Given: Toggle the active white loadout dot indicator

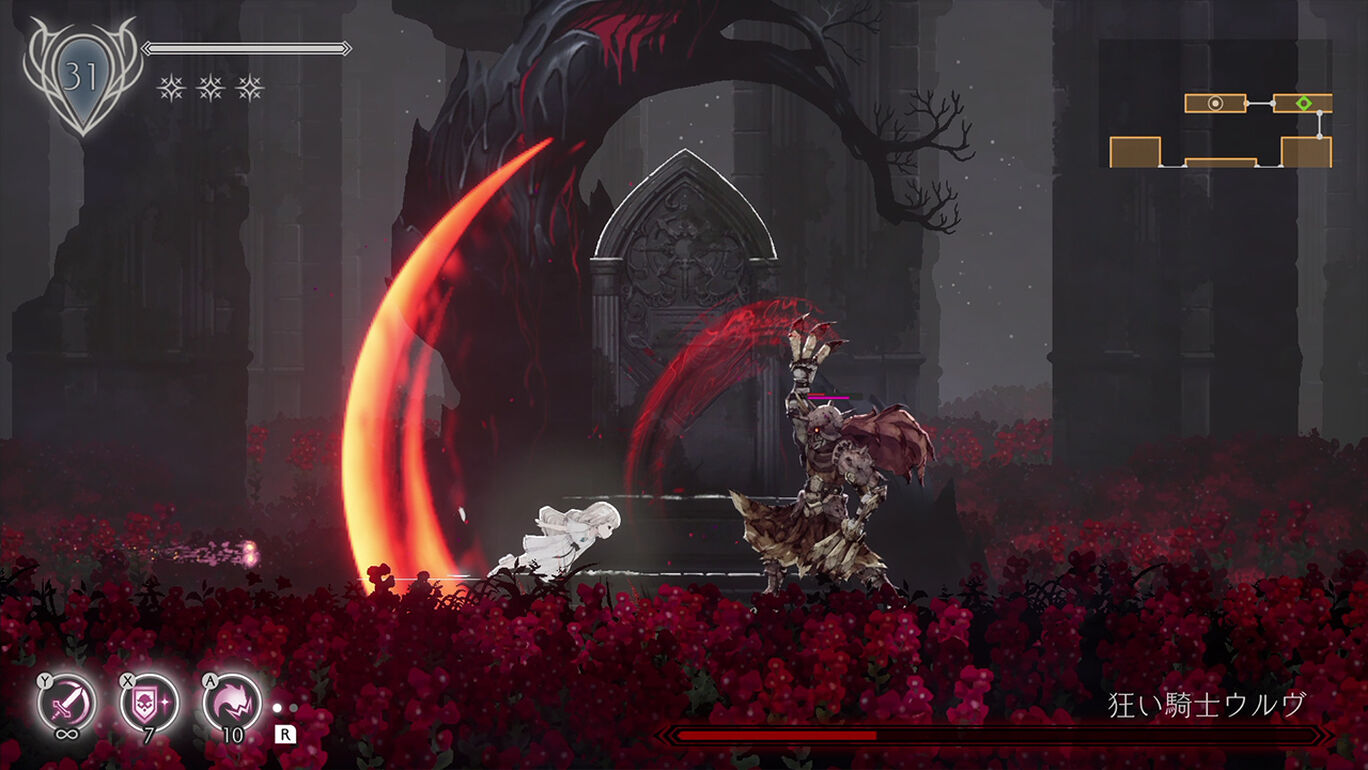Looking at the screenshot, I should click(x=277, y=708).
